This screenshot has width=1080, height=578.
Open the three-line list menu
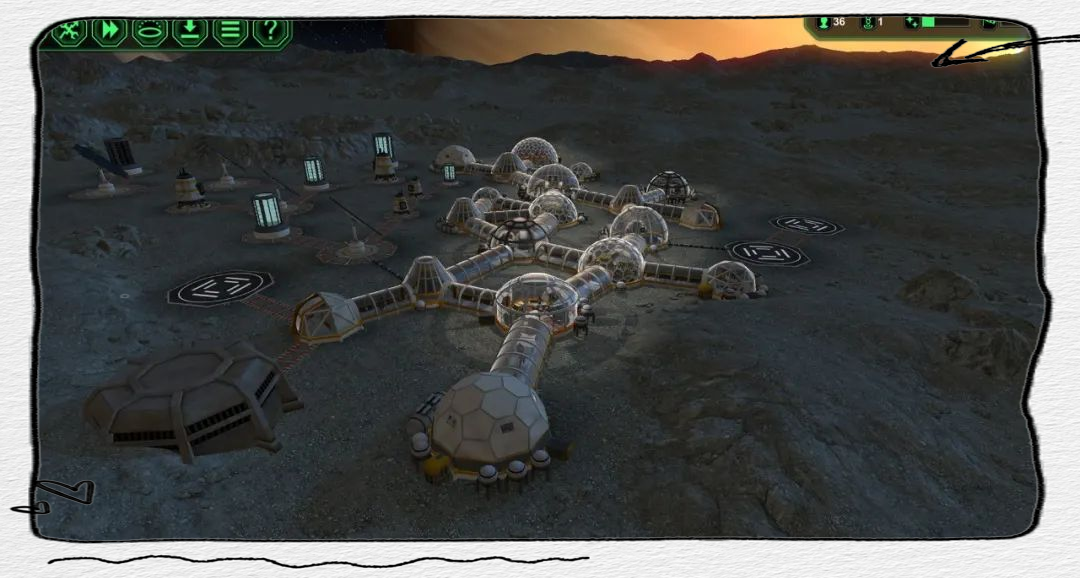(x=230, y=32)
